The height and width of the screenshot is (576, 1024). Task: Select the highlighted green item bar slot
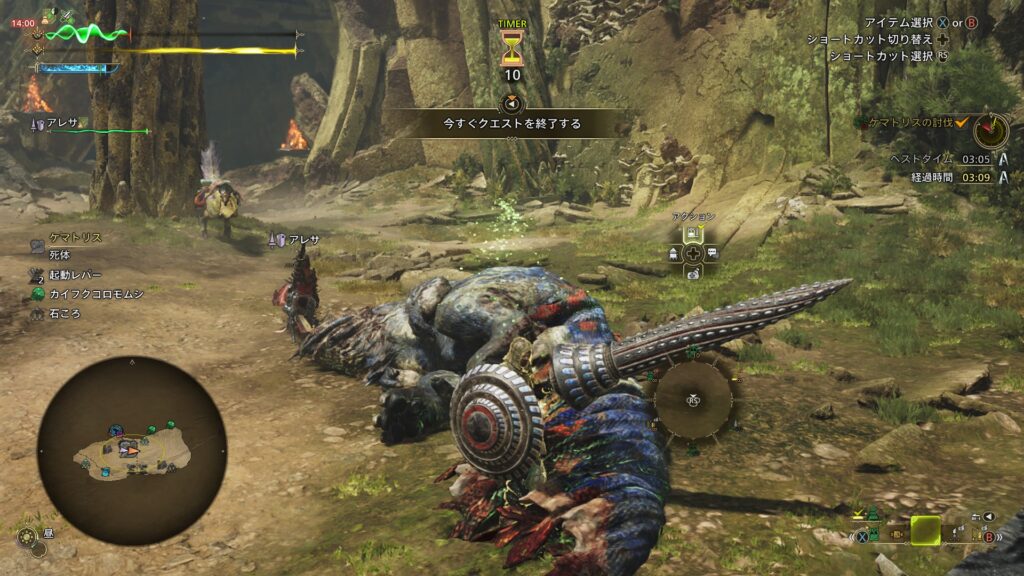[x=925, y=530]
